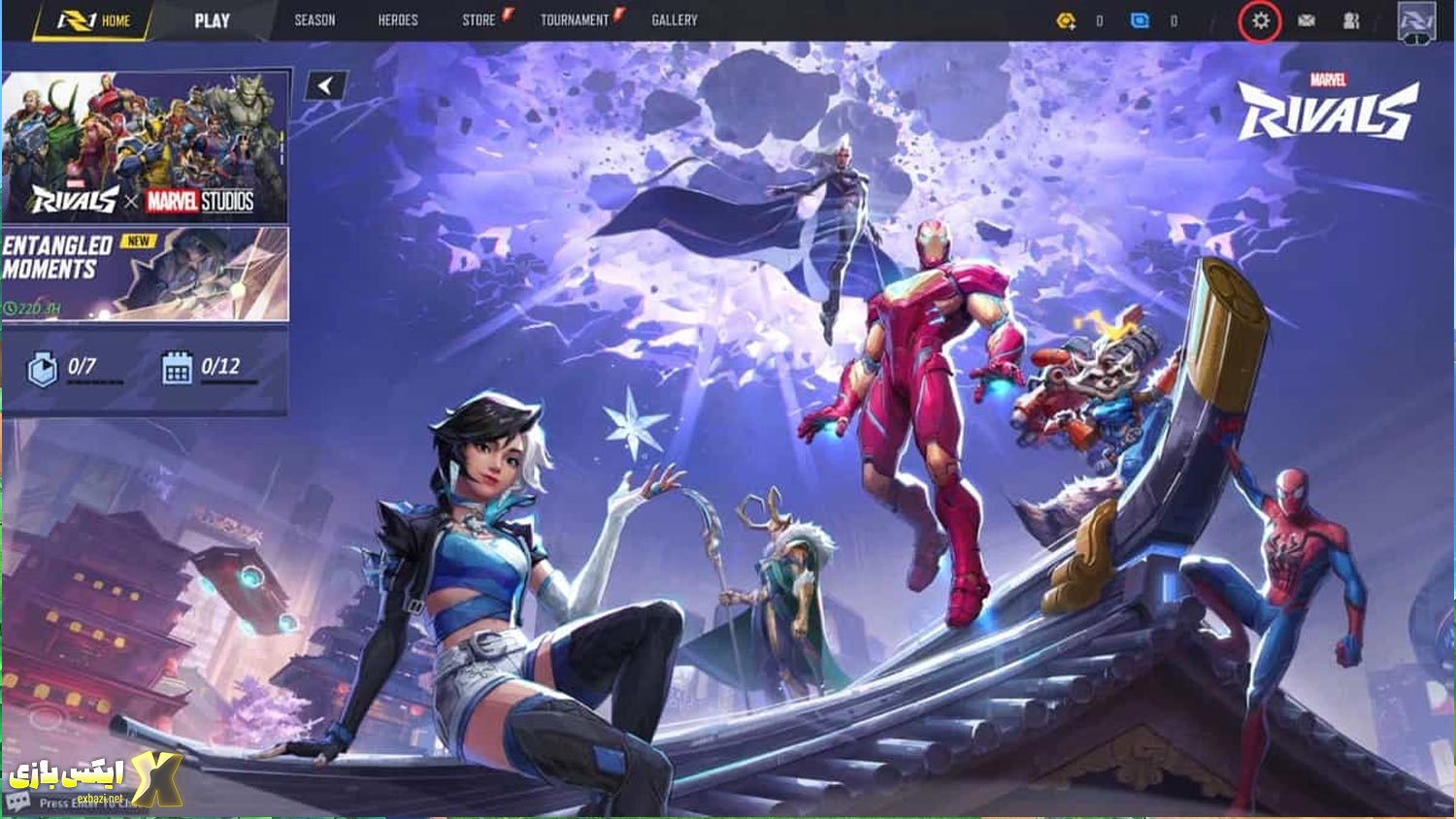The height and width of the screenshot is (819, 1456).
Task: Open the TOURNAMENT section
Action: pos(577,18)
